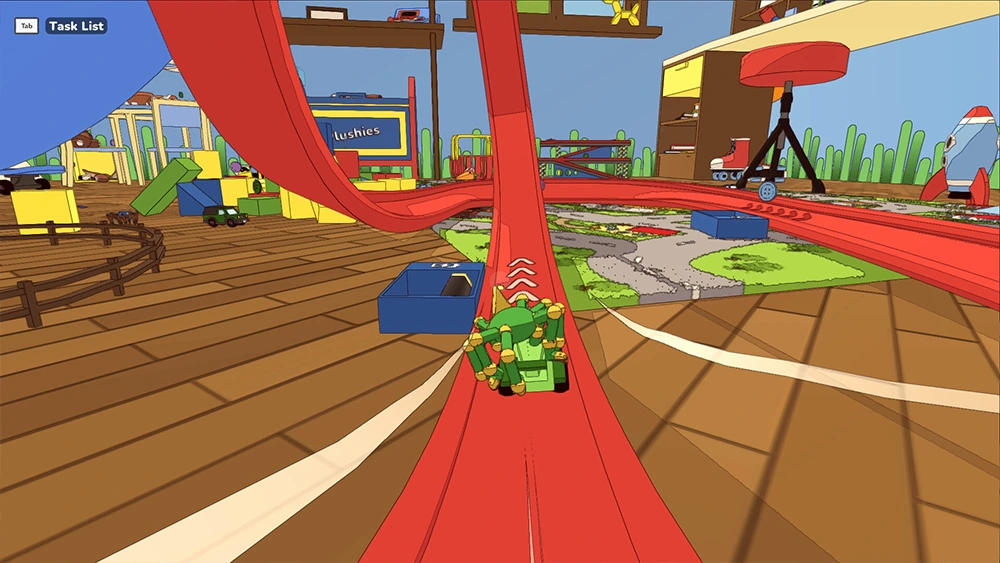Open the Task List panel

coord(75,26)
